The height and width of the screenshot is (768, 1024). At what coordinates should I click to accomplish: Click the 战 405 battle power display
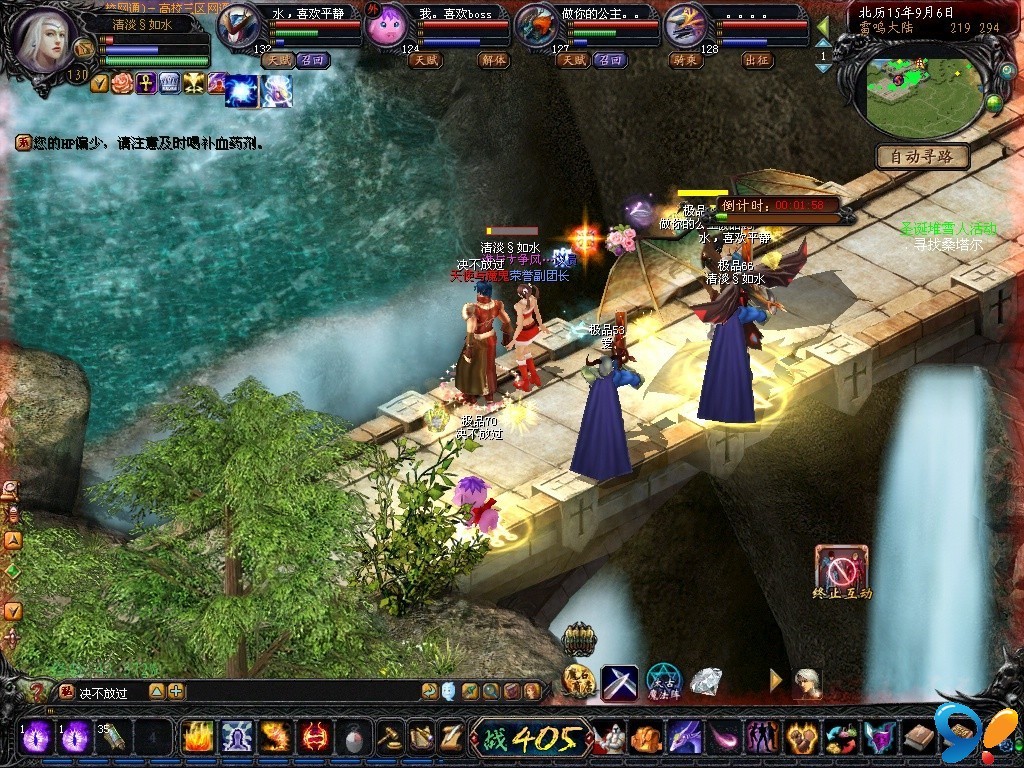click(x=530, y=739)
